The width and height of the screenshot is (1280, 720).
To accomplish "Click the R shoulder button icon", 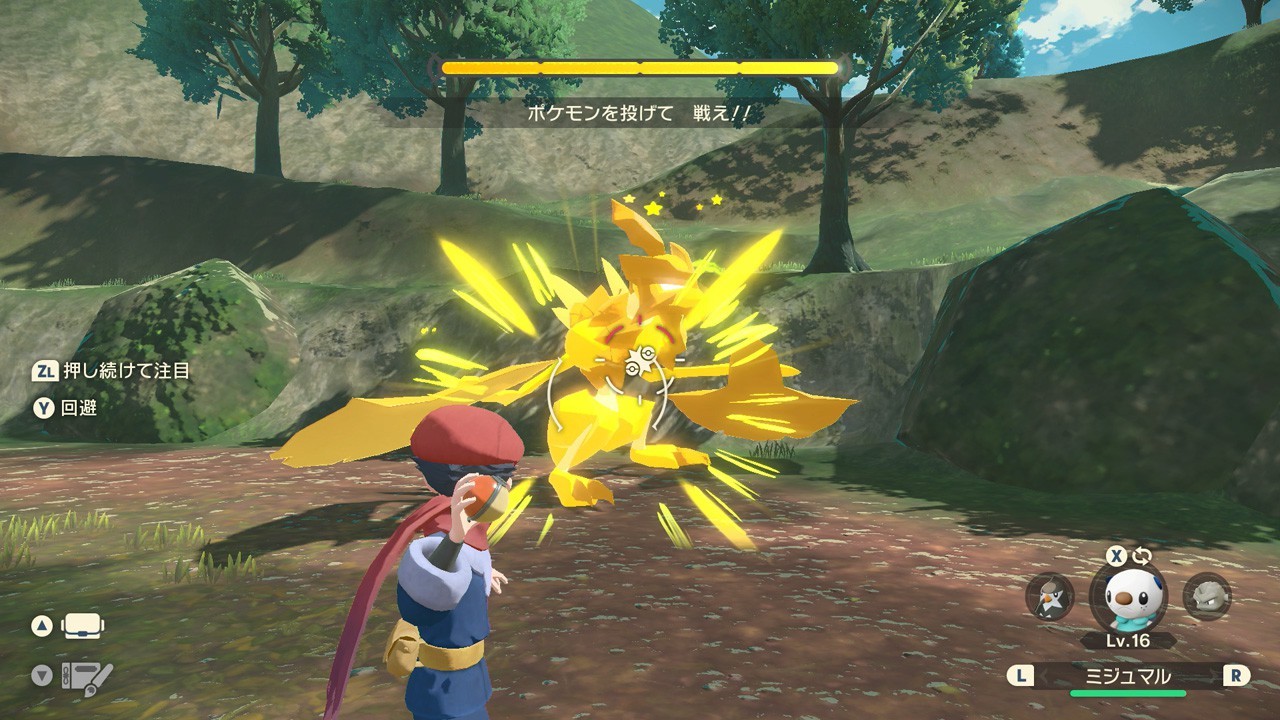I will 1236,675.
